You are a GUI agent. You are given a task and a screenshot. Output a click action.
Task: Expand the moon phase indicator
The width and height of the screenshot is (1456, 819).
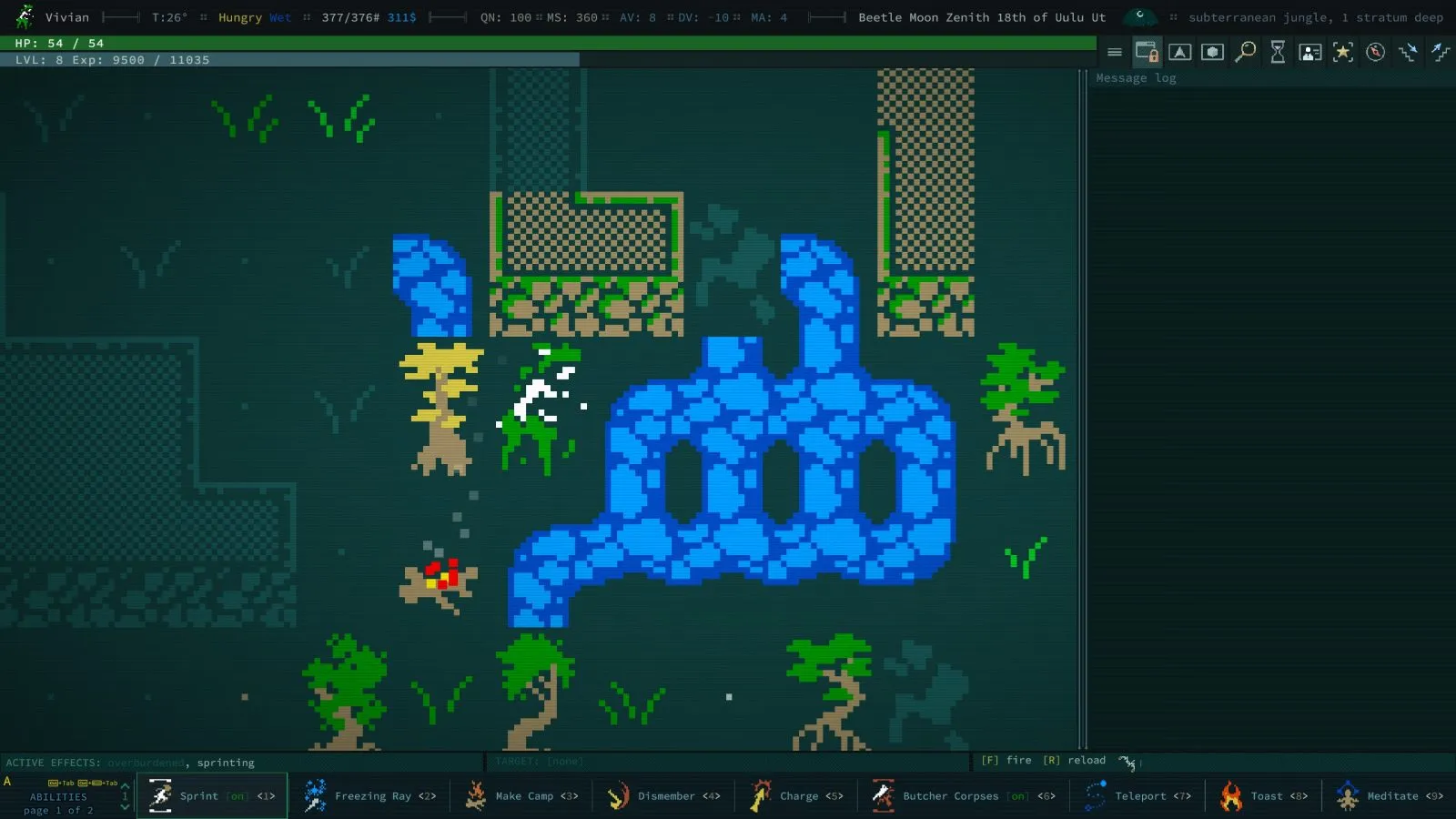coord(1140,16)
